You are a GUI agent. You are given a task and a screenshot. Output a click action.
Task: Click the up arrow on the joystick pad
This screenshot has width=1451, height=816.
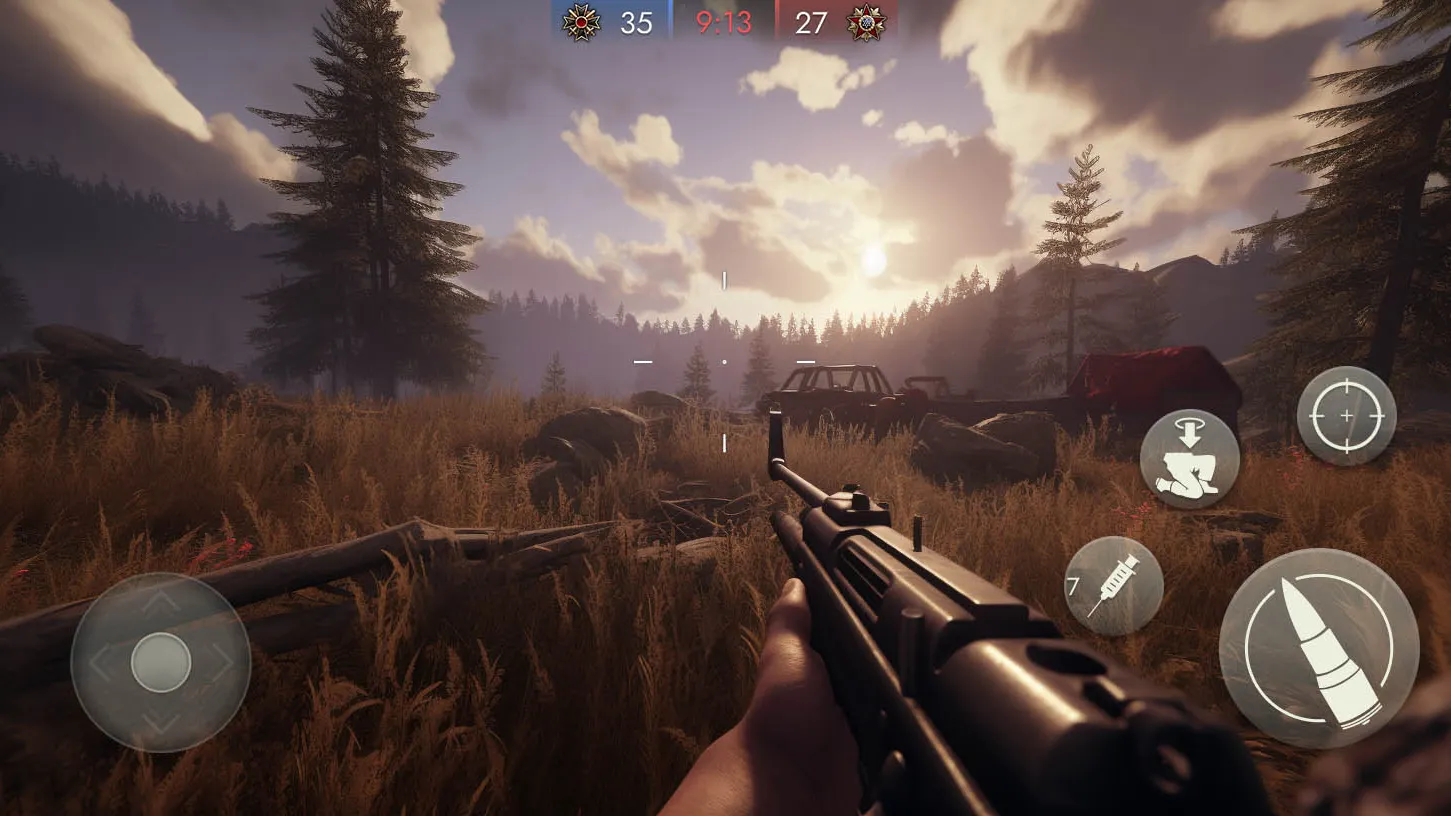pos(160,602)
